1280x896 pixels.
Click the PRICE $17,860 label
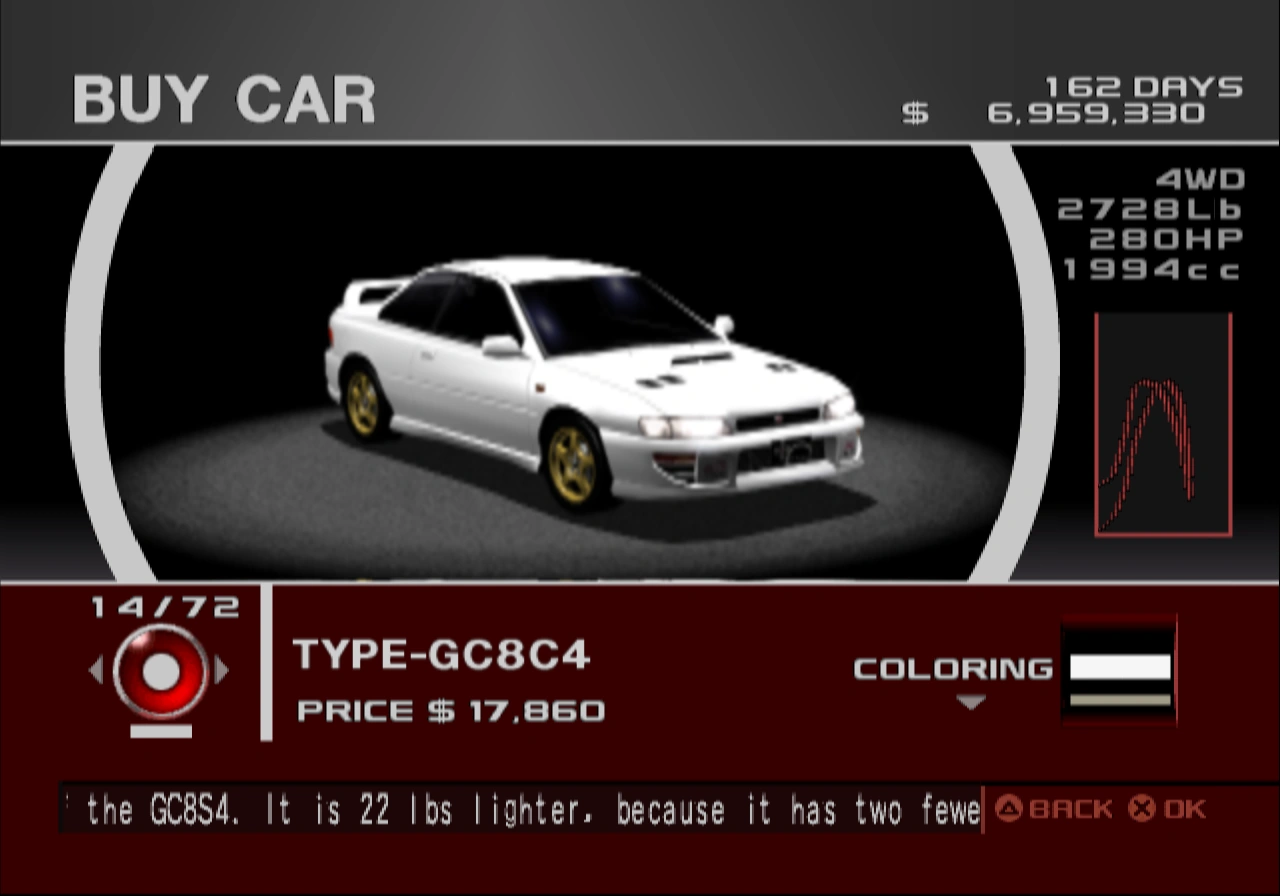click(x=448, y=712)
